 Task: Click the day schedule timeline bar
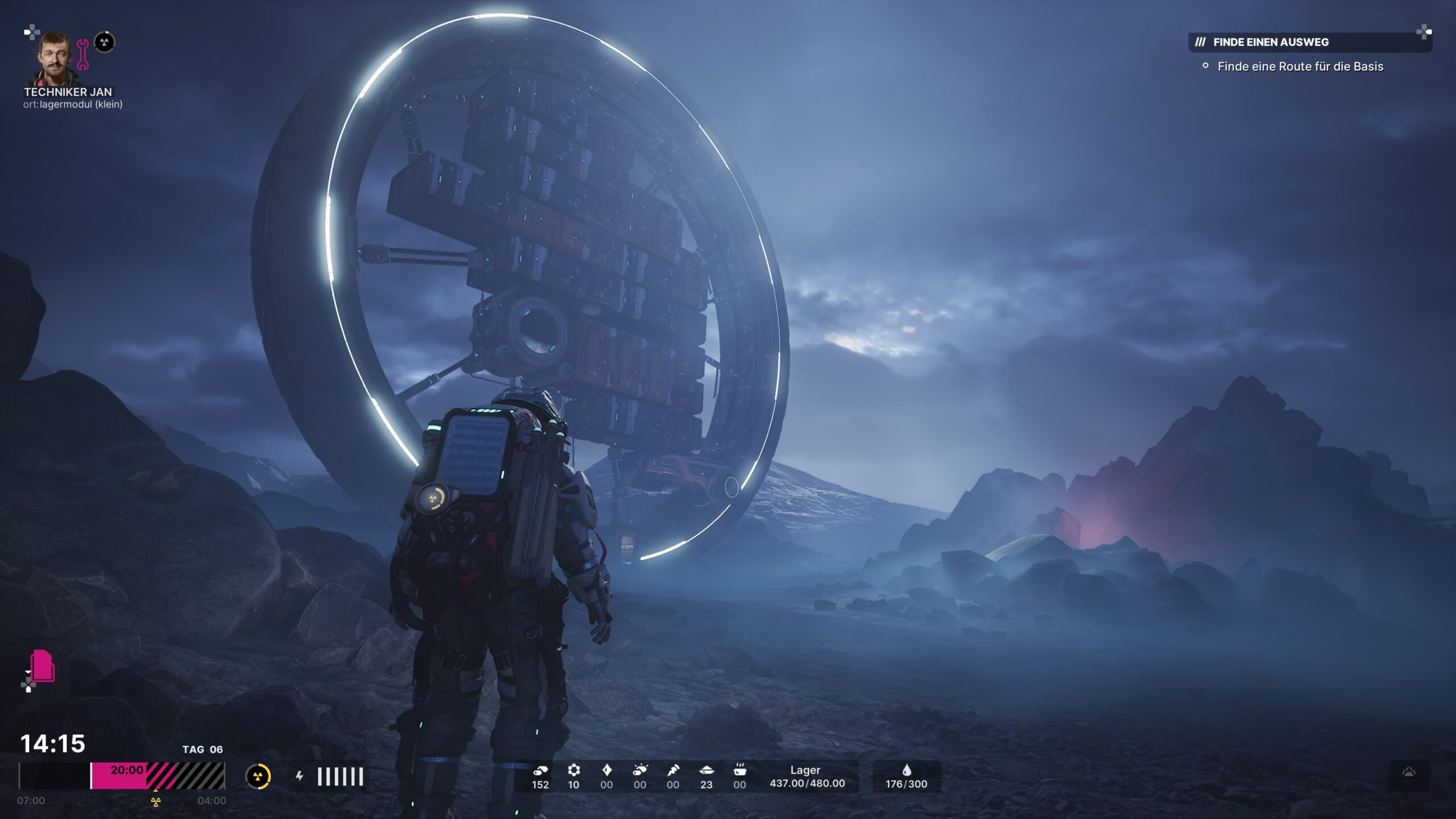coord(122,776)
